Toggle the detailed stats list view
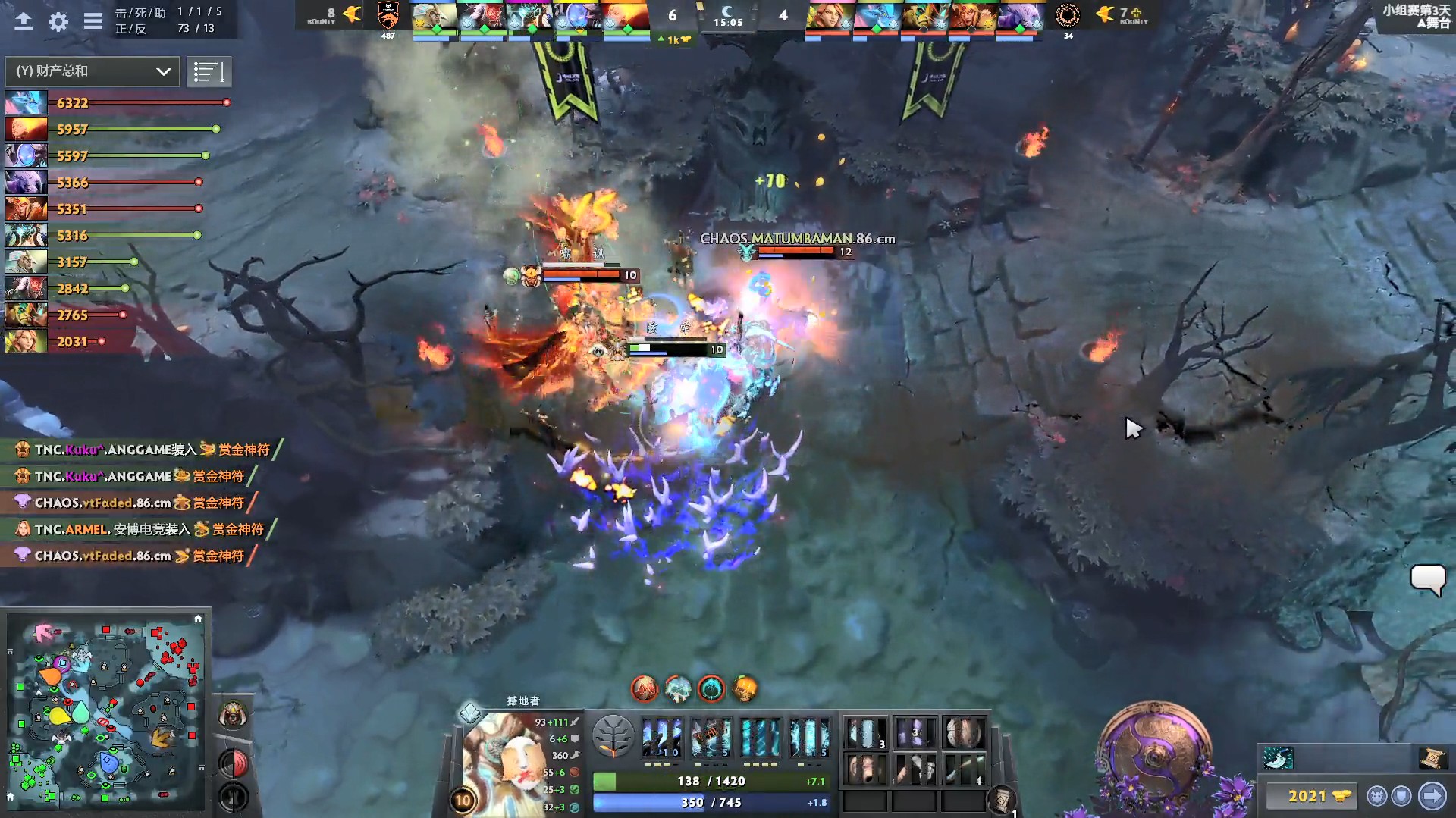The image size is (1456, 818). 209,71
